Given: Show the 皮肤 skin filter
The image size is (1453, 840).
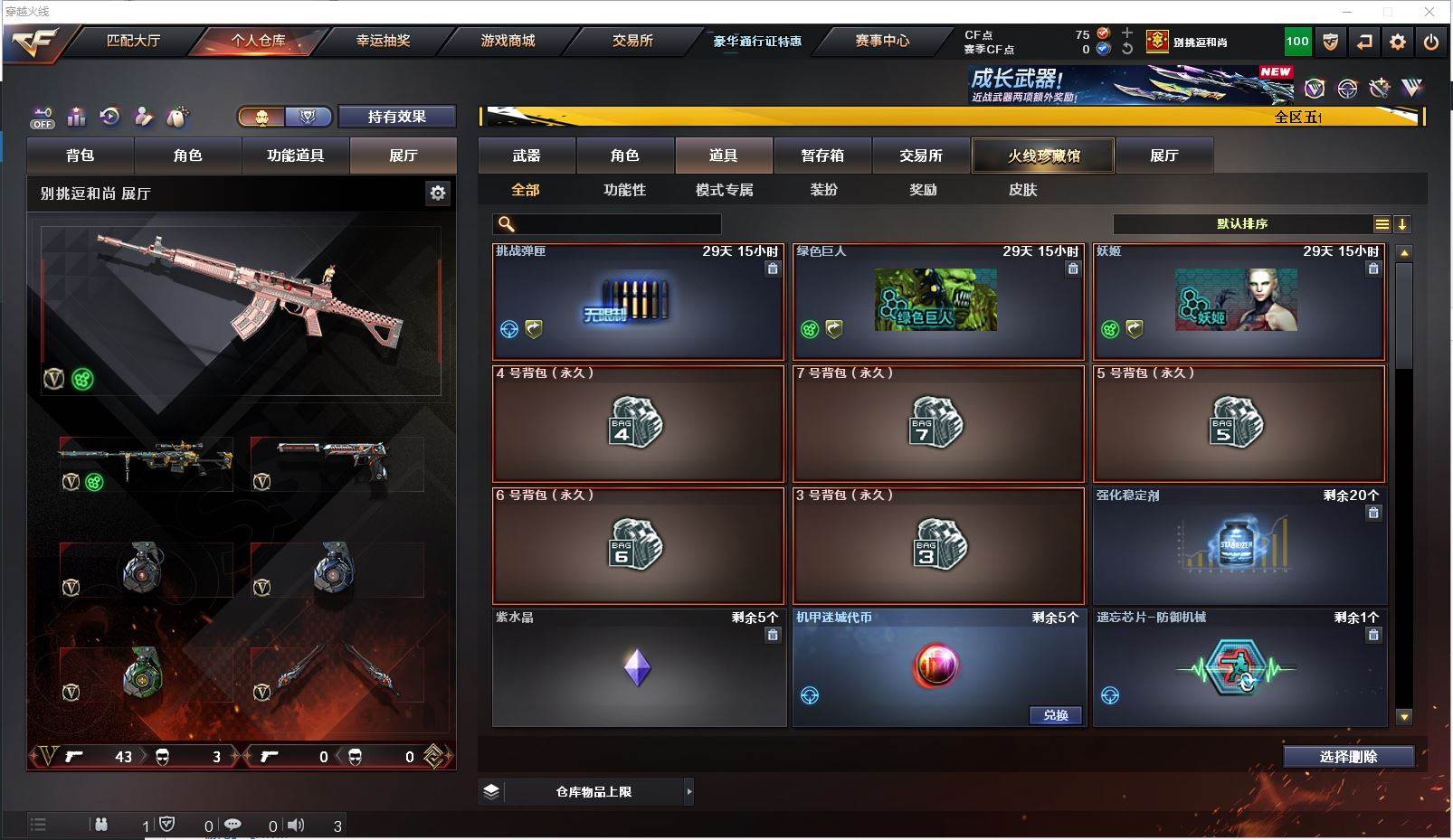Looking at the screenshot, I should 1022,190.
